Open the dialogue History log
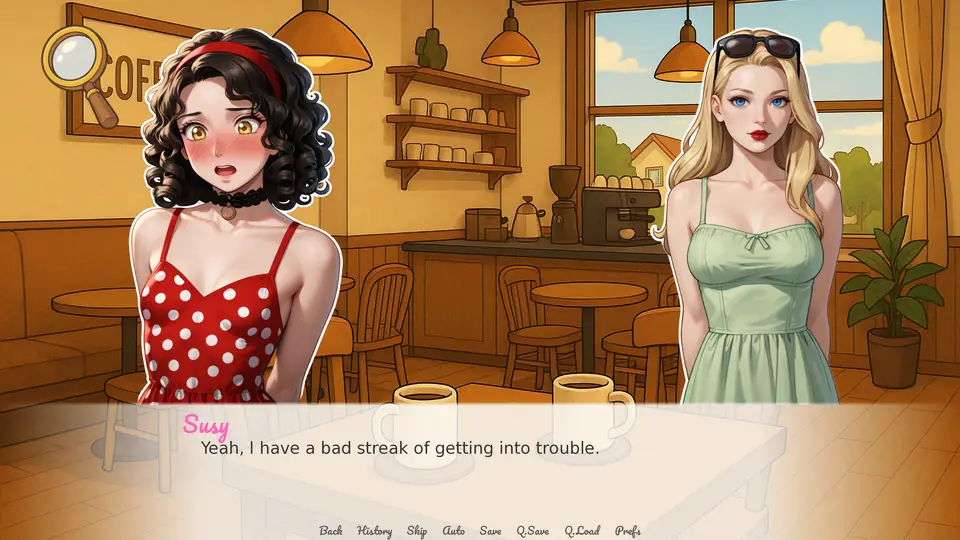This screenshot has width=960, height=540. pyautogui.click(x=374, y=531)
